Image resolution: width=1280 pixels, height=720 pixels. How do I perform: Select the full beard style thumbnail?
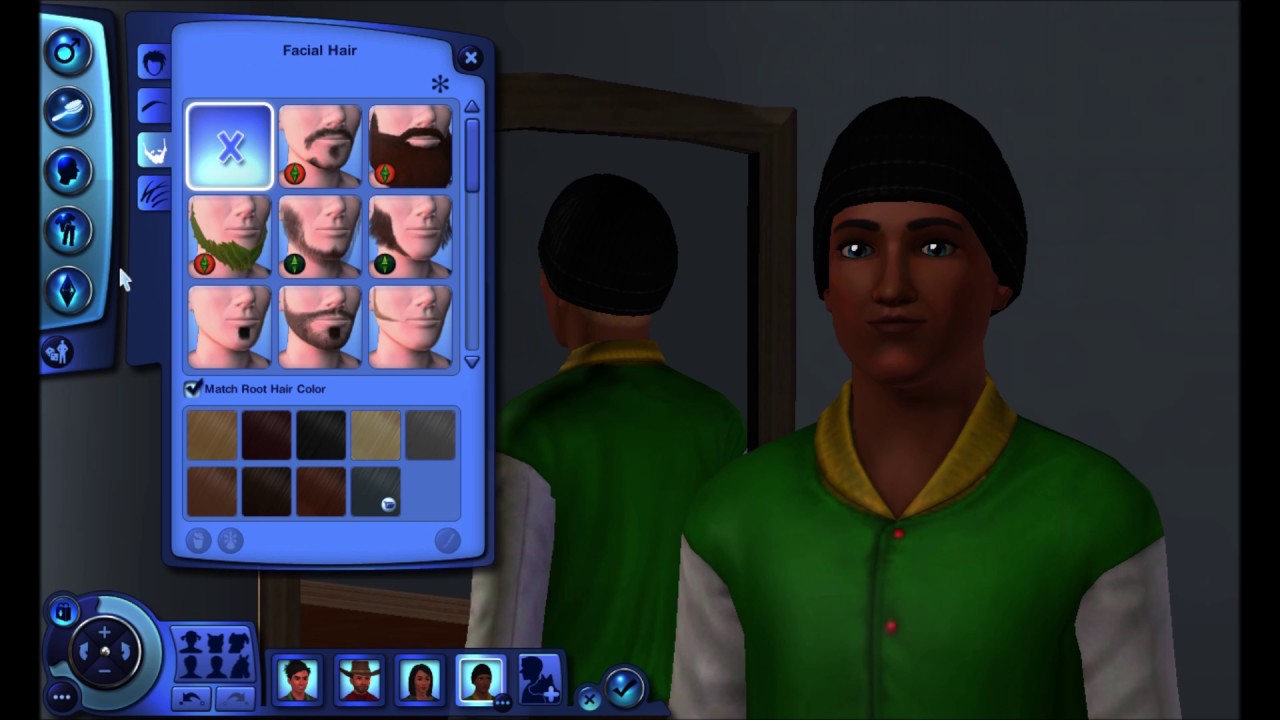tap(410, 147)
